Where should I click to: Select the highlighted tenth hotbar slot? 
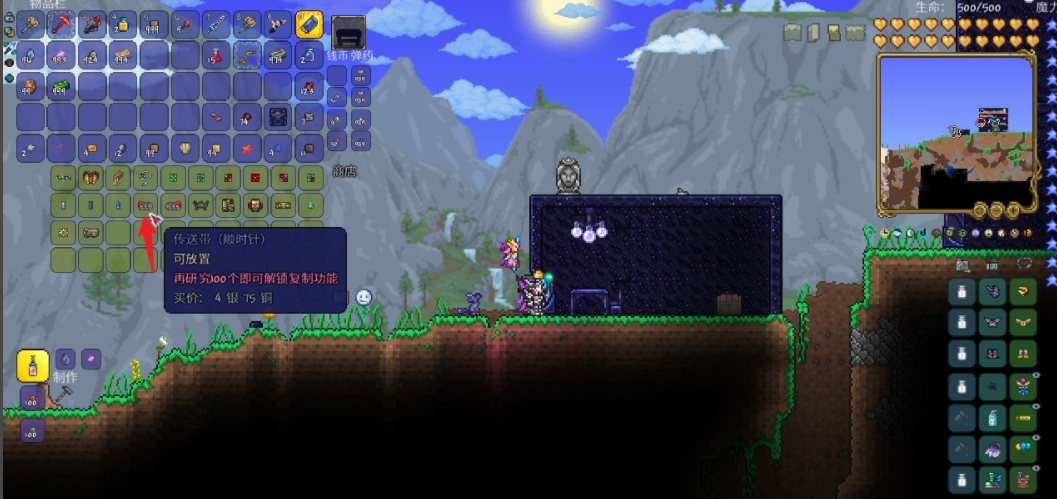click(309, 24)
